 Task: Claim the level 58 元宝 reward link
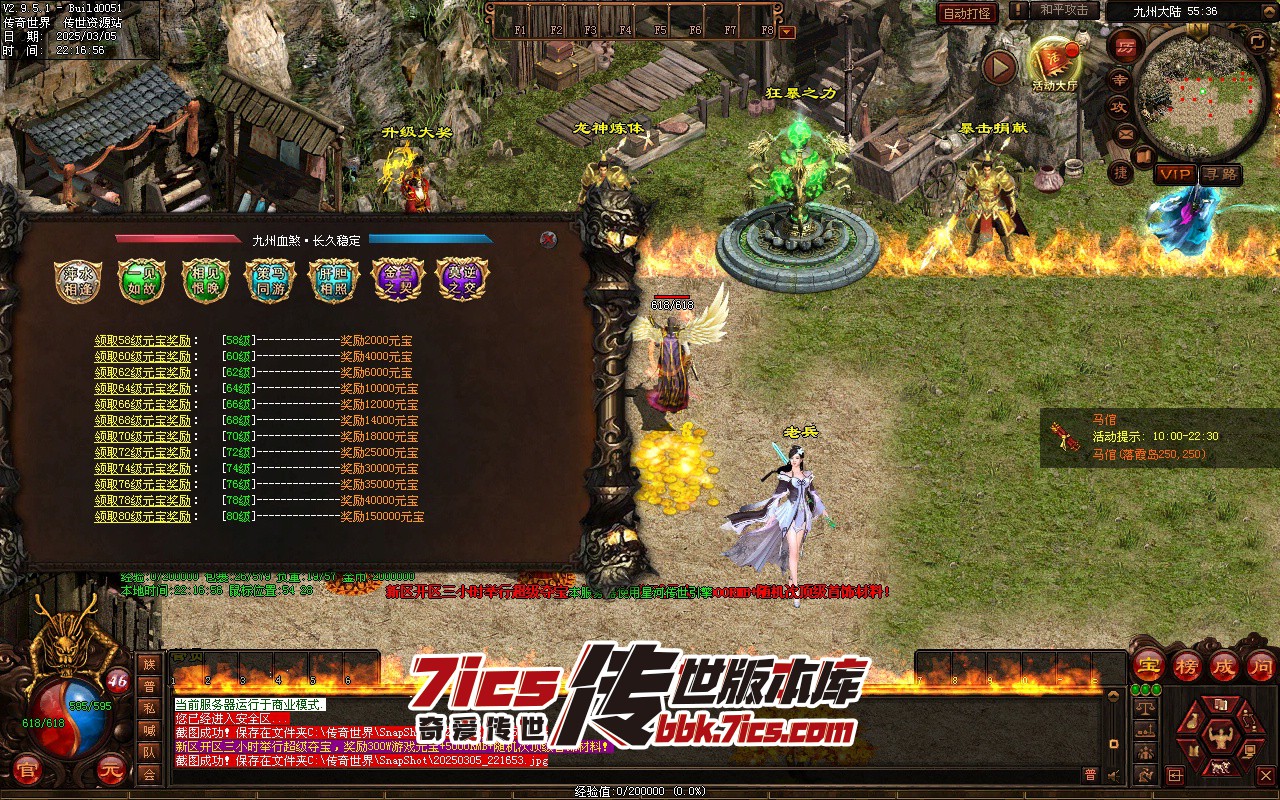pyautogui.click(x=142, y=341)
